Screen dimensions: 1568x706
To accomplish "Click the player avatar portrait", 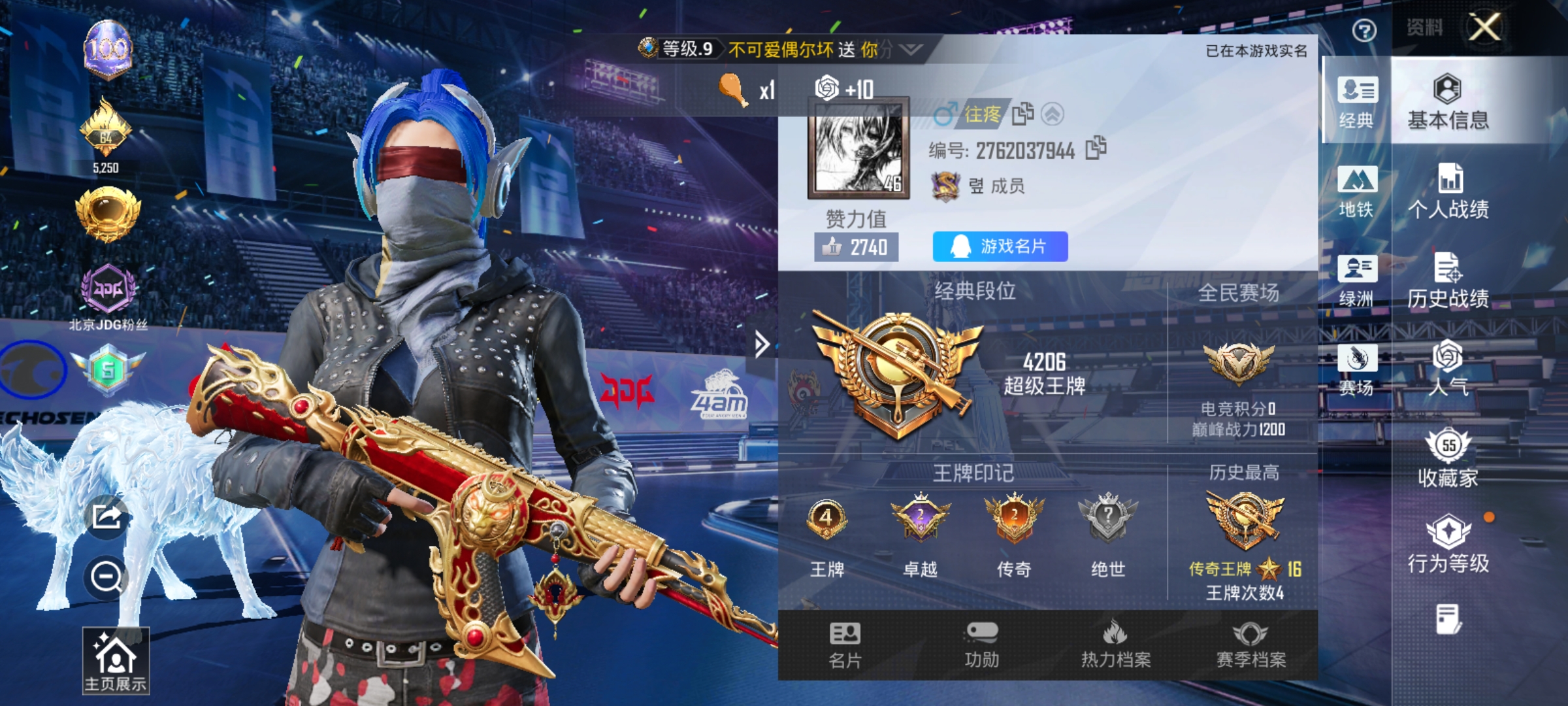I will click(859, 147).
